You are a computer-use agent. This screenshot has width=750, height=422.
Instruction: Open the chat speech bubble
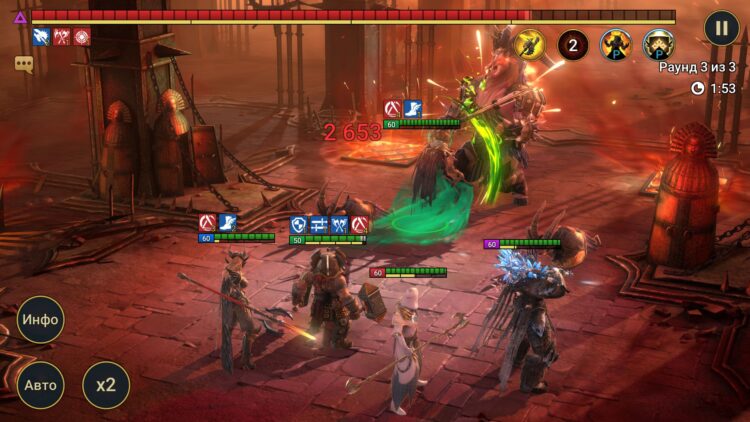(24, 64)
